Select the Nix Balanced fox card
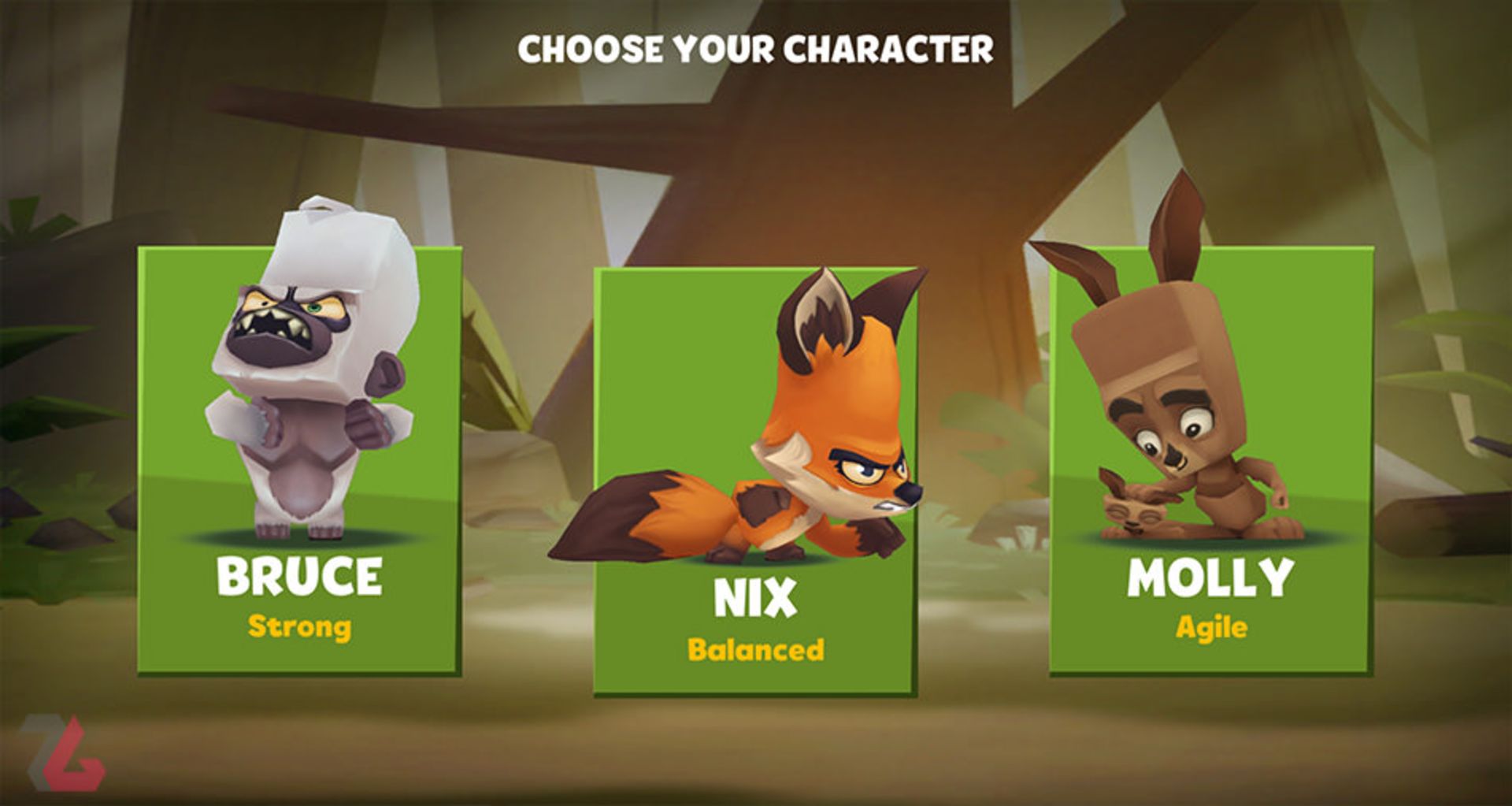Image resolution: width=1512 pixels, height=806 pixels. [x=754, y=482]
